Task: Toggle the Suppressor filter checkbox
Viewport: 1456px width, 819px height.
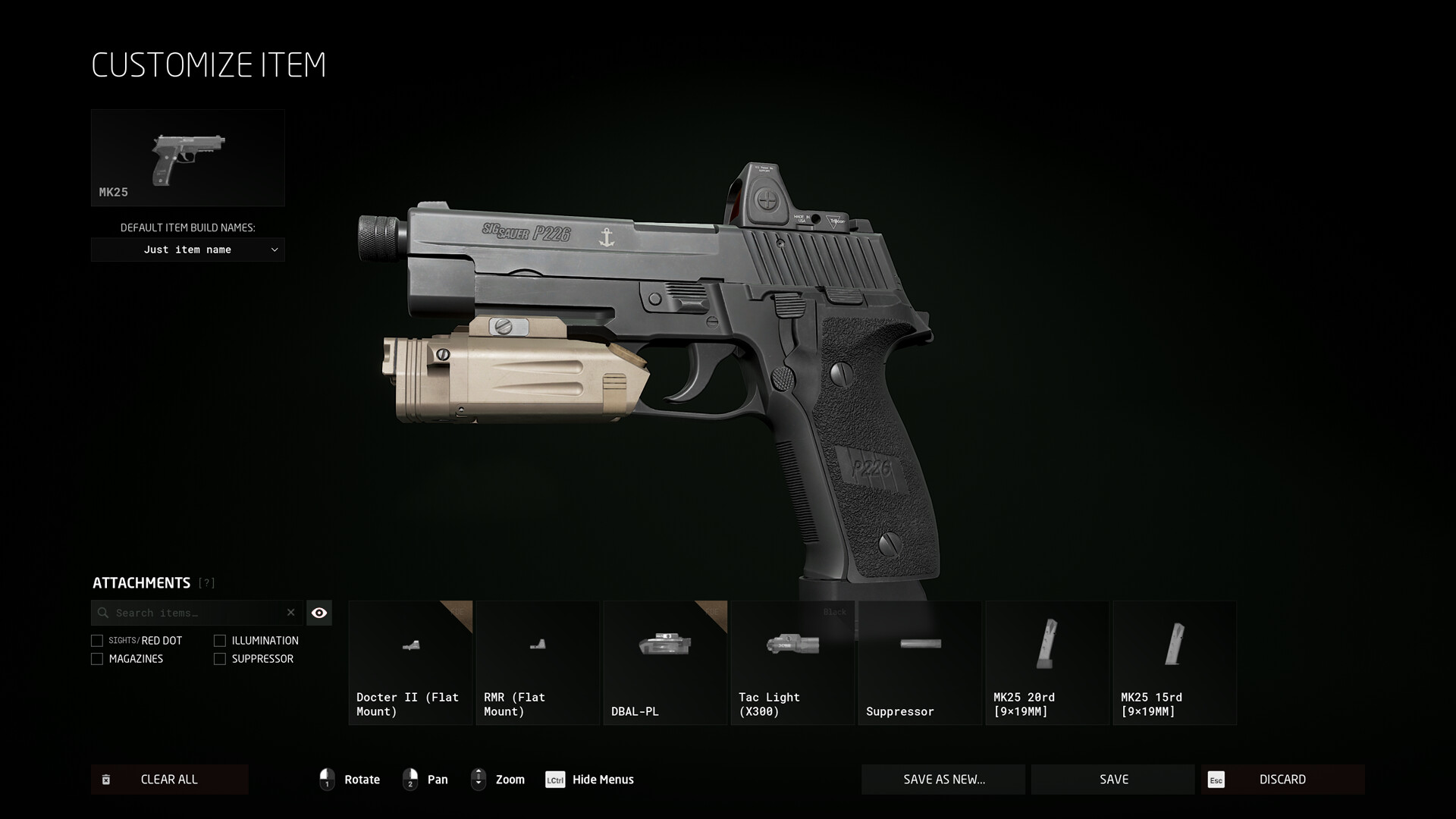Action: 220,659
